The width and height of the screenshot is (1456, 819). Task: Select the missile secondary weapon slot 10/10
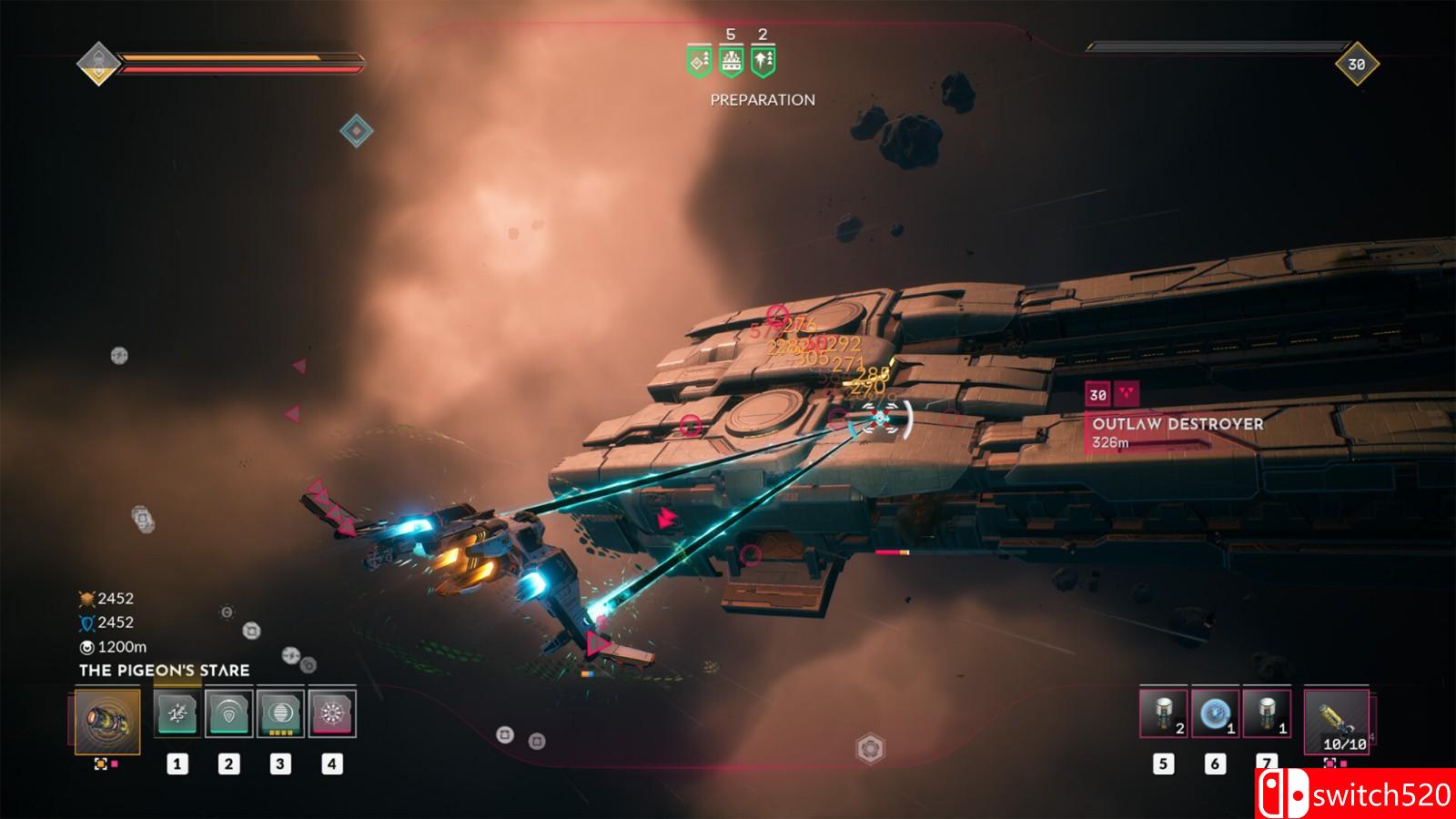click(x=1337, y=721)
